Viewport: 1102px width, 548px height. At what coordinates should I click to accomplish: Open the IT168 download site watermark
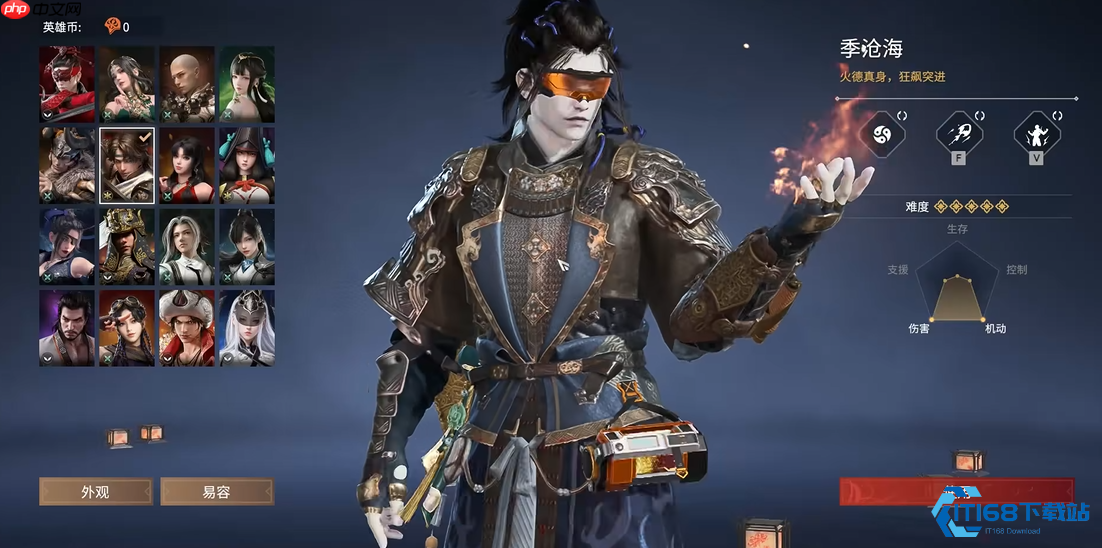[x=1010, y=515]
